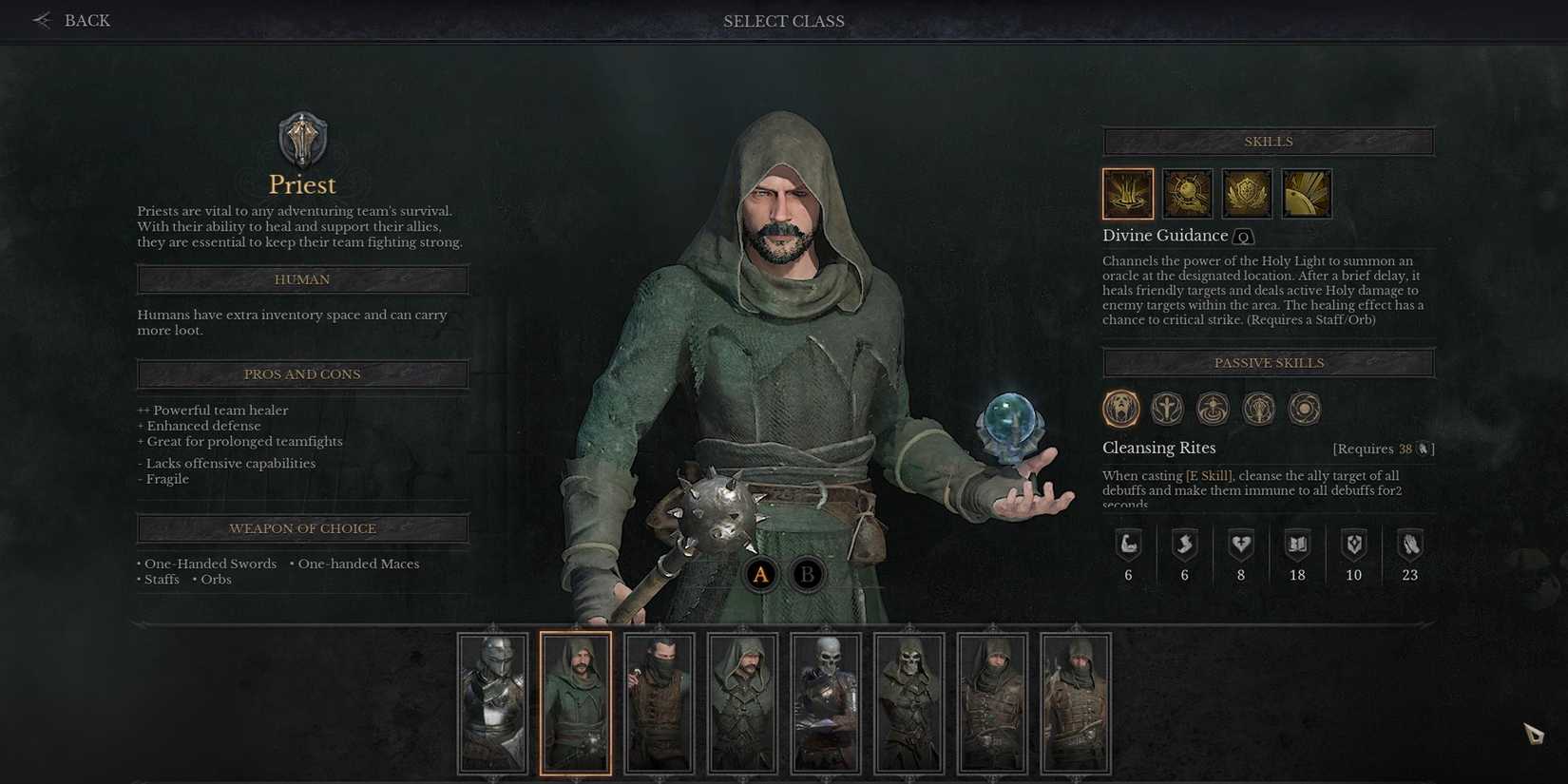Select the Cleansing Rites passive skill icon
The height and width of the screenshot is (784, 1568).
click(1120, 408)
